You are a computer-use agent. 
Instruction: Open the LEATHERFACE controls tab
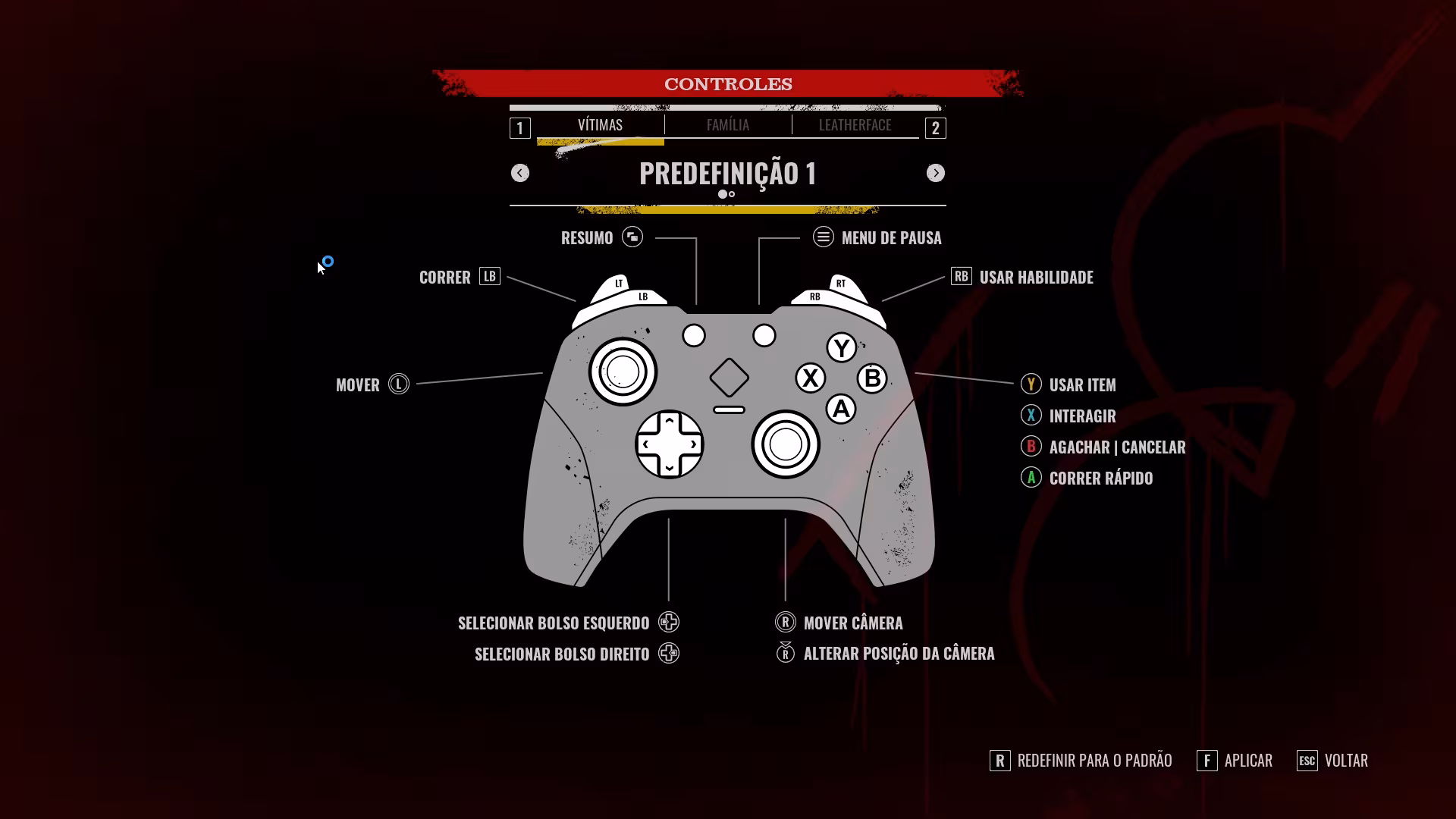click(x=855, y=125)
